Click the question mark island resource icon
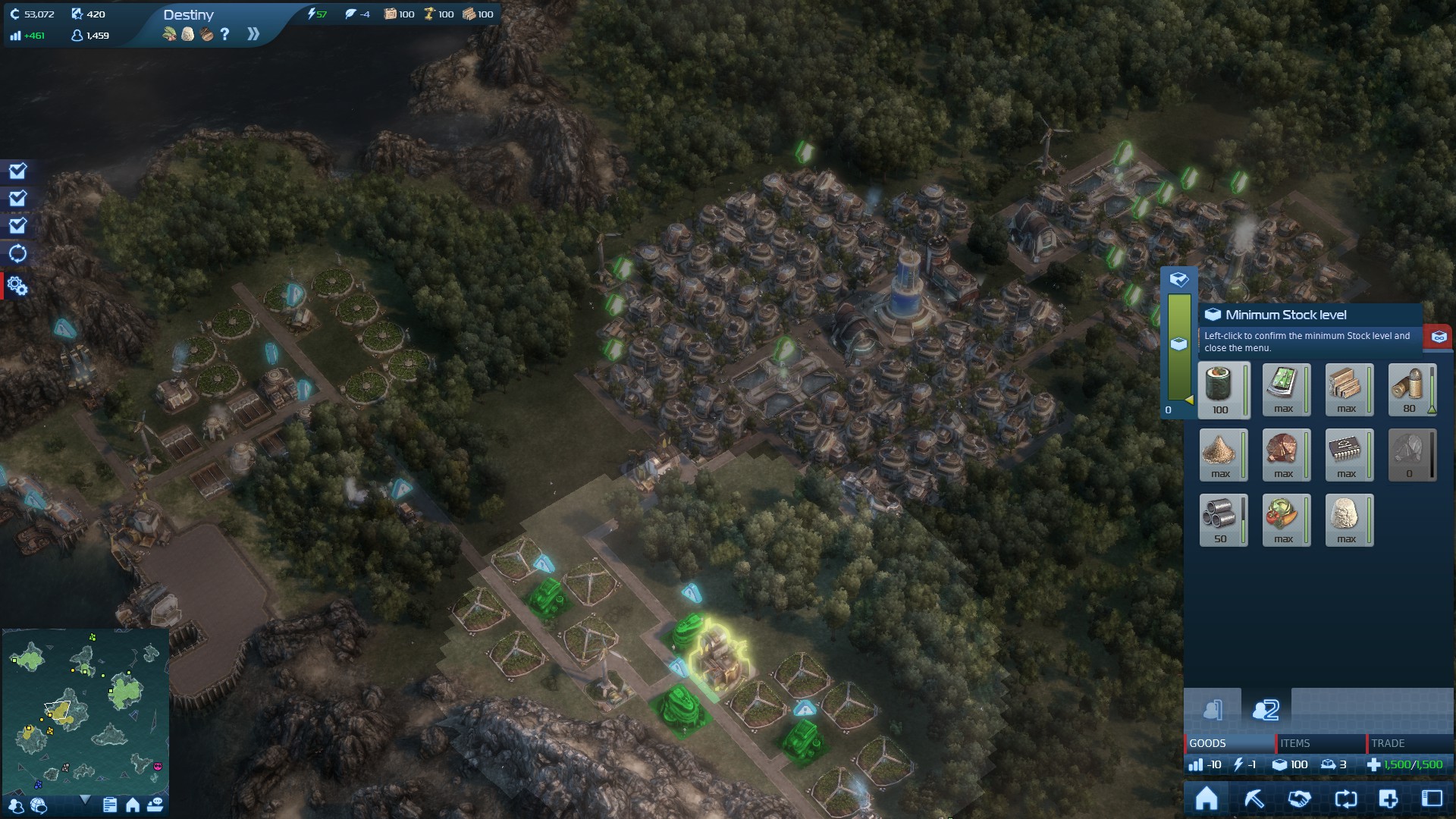 [225, 34]
